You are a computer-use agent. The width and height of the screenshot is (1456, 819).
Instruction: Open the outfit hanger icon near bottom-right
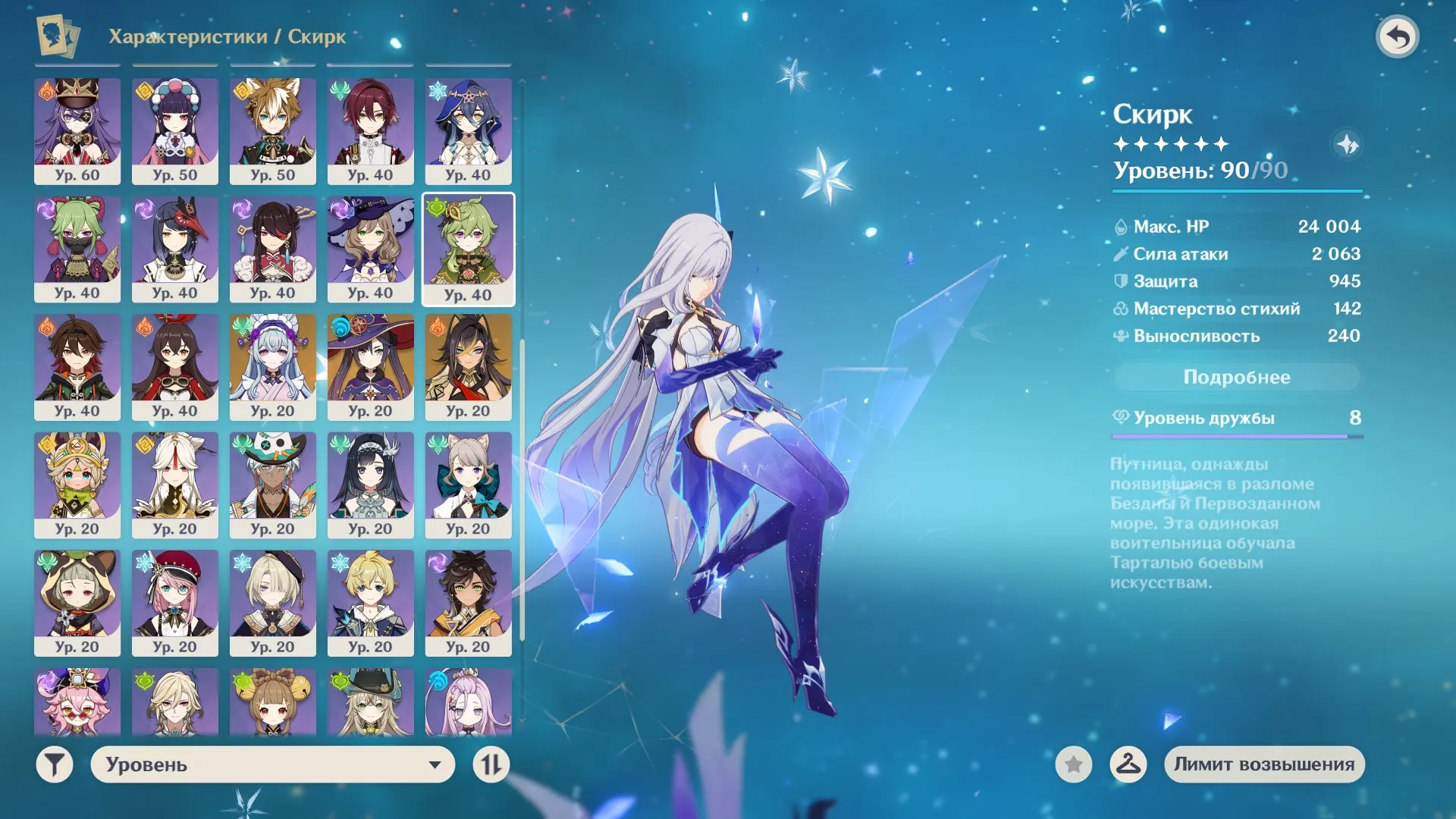click(1128, 765)
